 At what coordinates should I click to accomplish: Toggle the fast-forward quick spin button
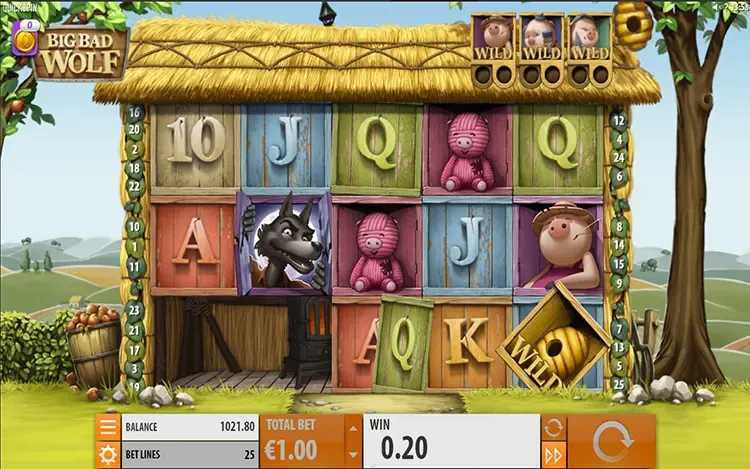553,455
